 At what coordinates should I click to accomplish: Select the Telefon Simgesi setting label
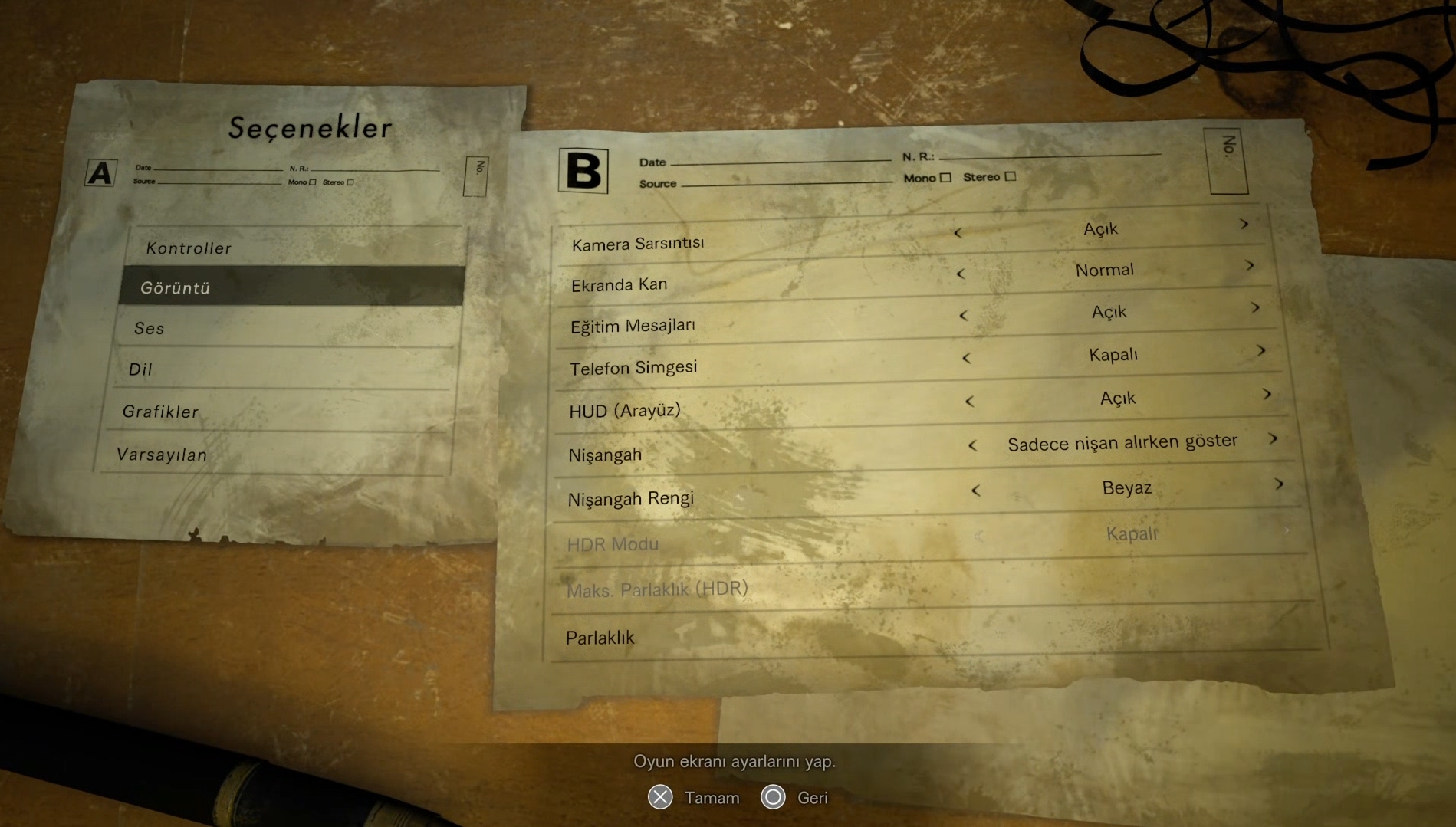pos(633,368)
